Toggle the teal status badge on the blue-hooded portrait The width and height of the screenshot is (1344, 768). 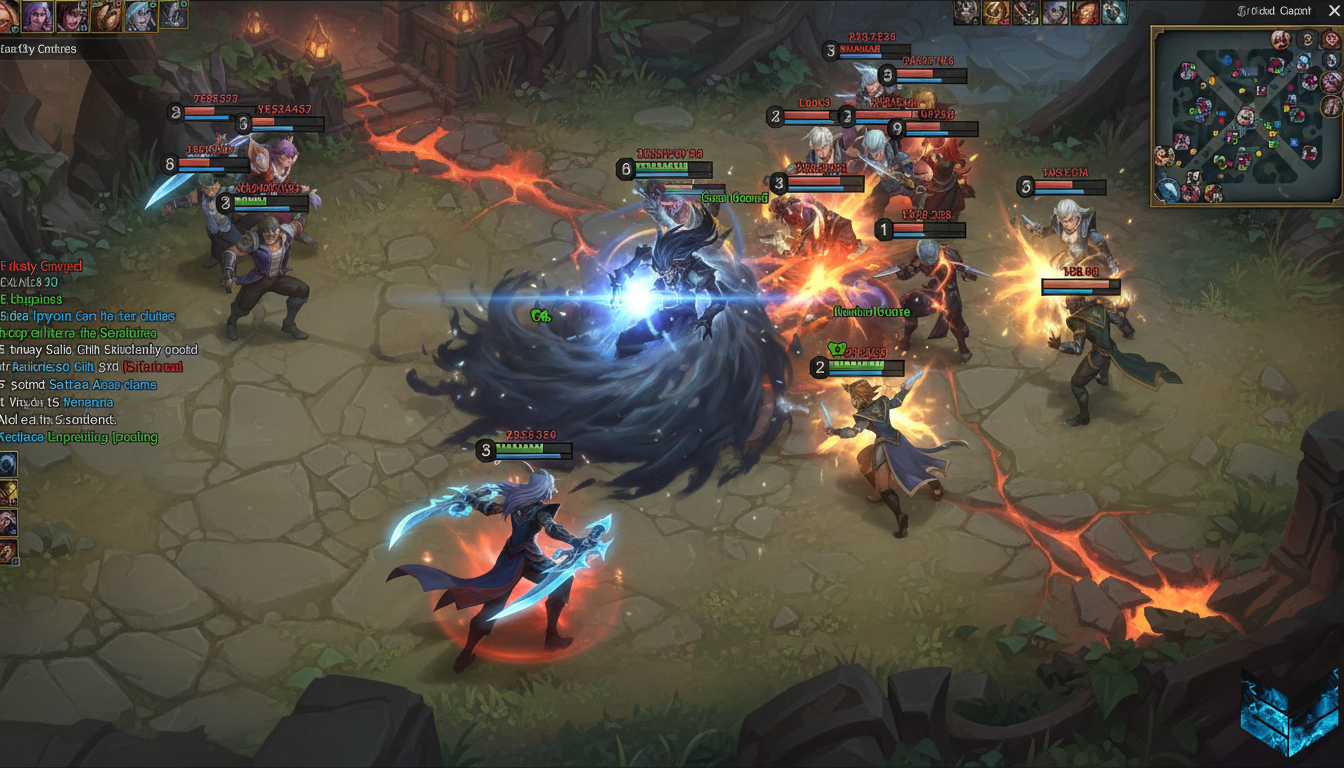click(x=153, y=6)
